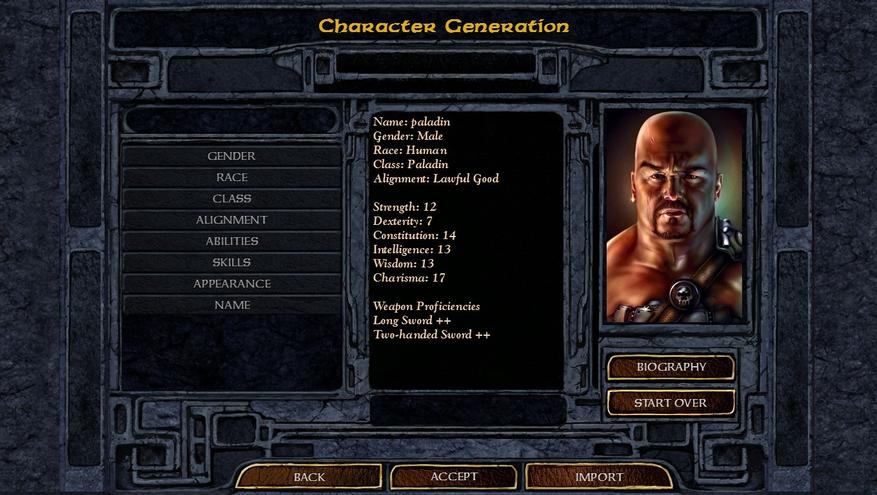Click the Start Over button
Screen dimensions: 877x495
(671, 403)
